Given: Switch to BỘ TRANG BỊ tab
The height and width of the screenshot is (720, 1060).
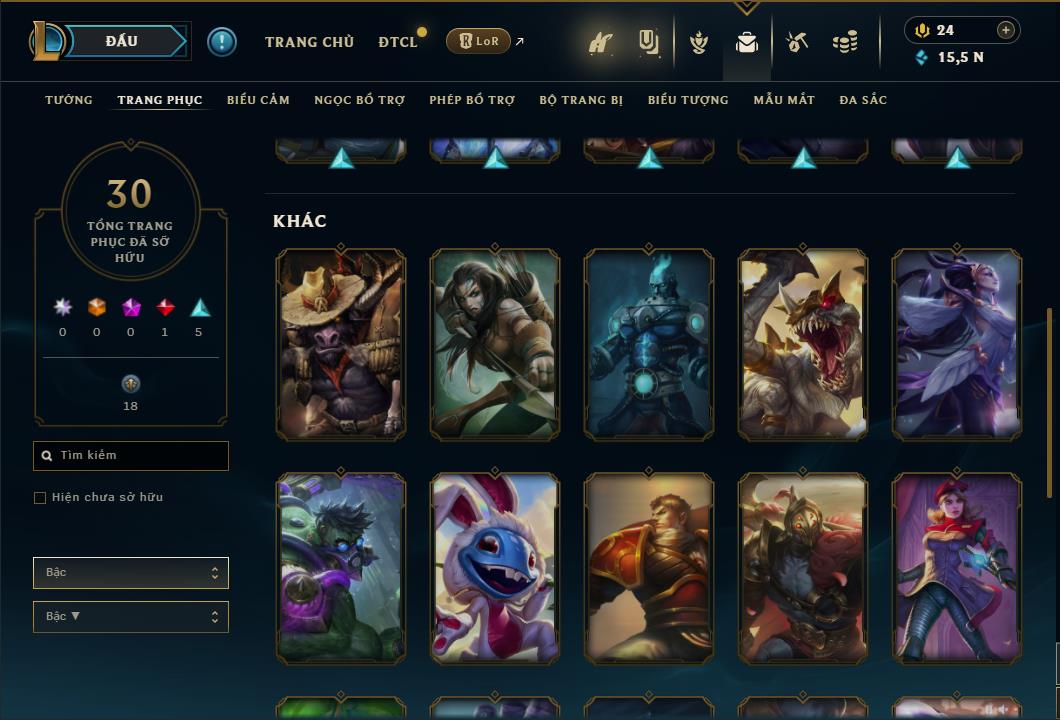Looking at the screenshot, I should [581, 100].
